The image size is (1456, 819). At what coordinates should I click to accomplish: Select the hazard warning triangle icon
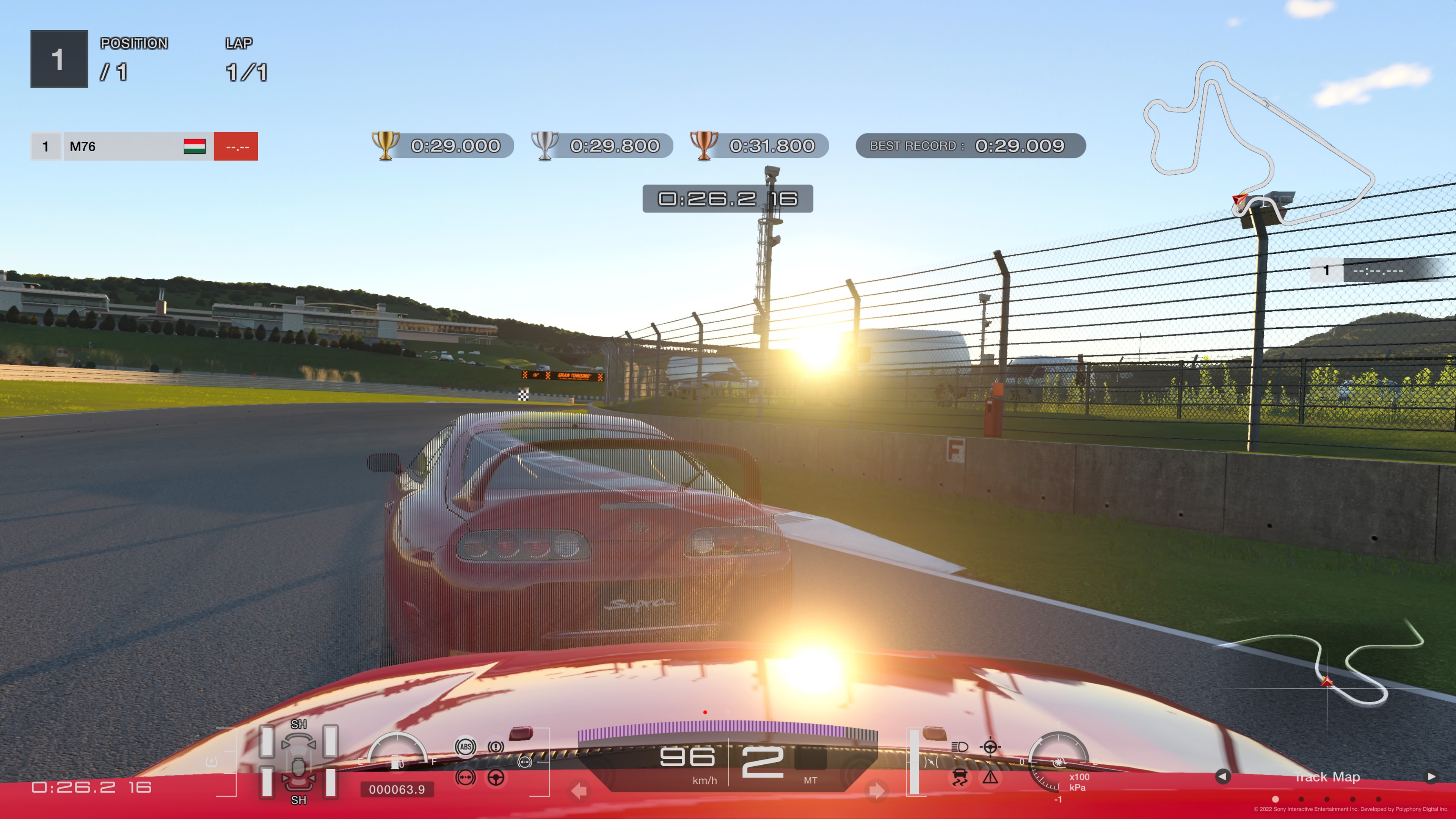[990, 778]
